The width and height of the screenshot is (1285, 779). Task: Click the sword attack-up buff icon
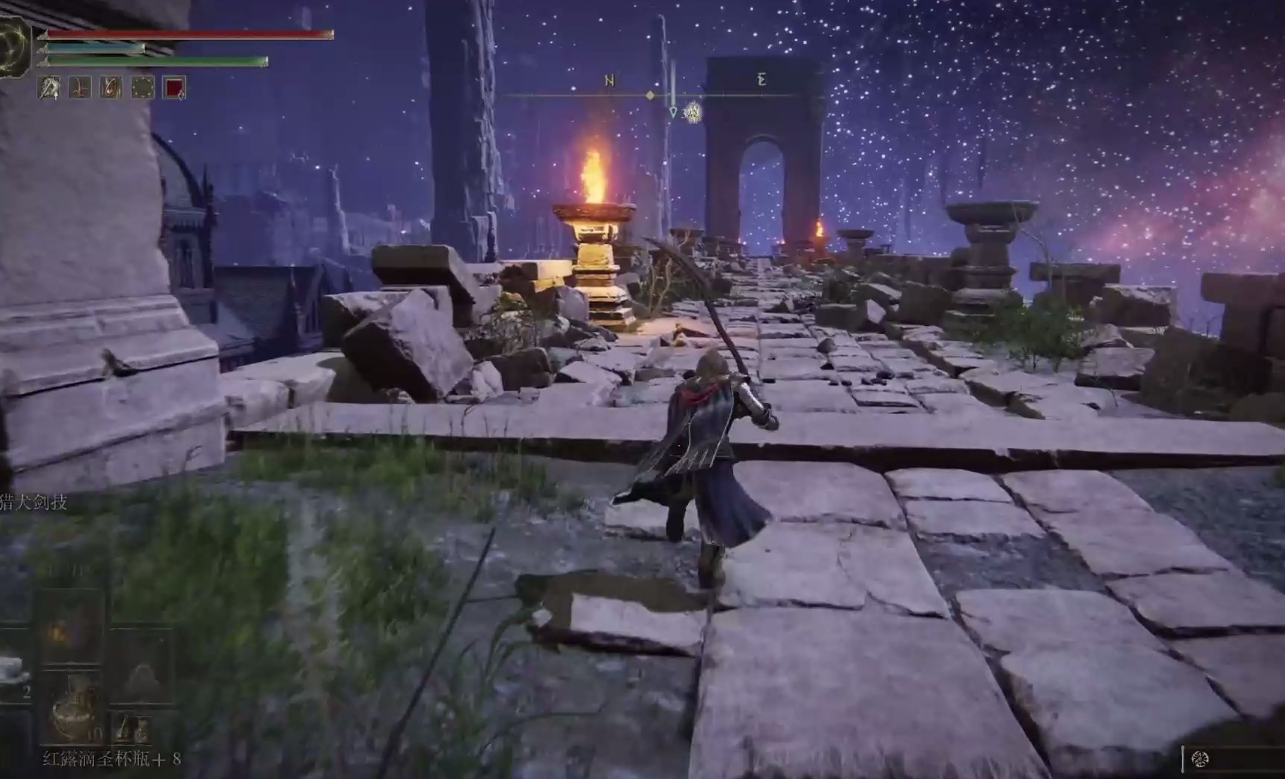49,88
